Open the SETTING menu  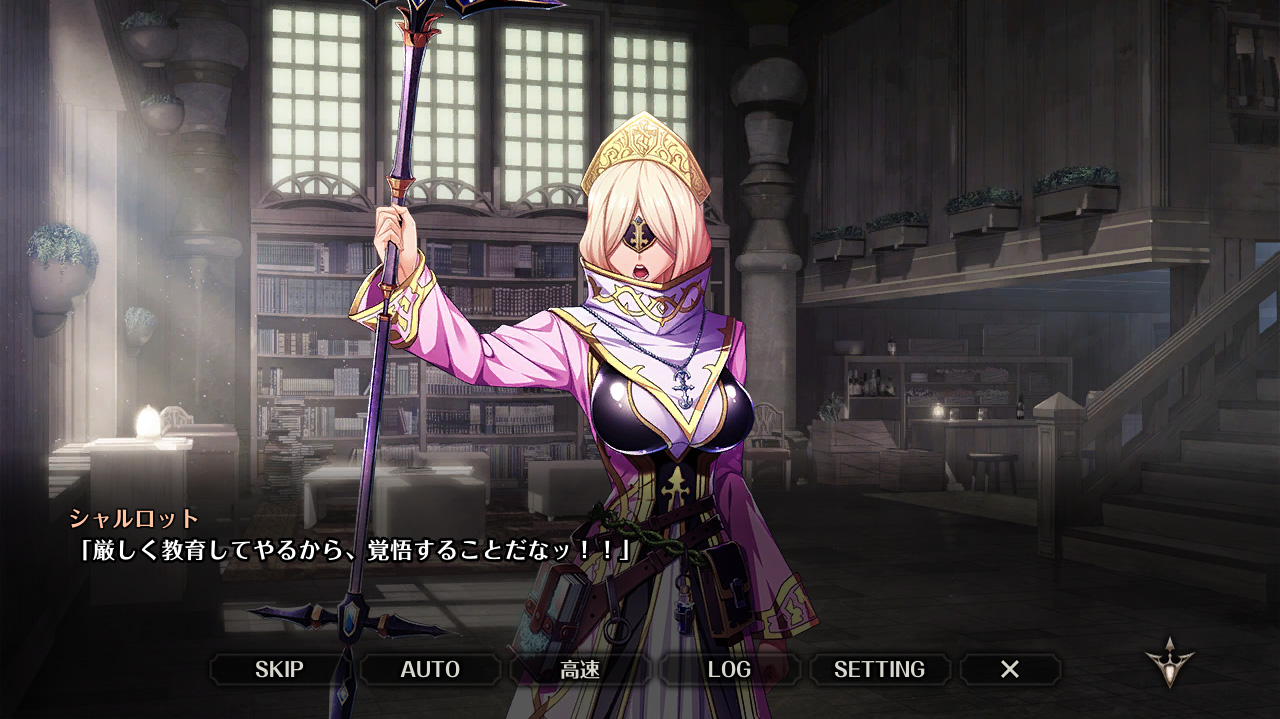pyautogui.click(x=879, y=669)
